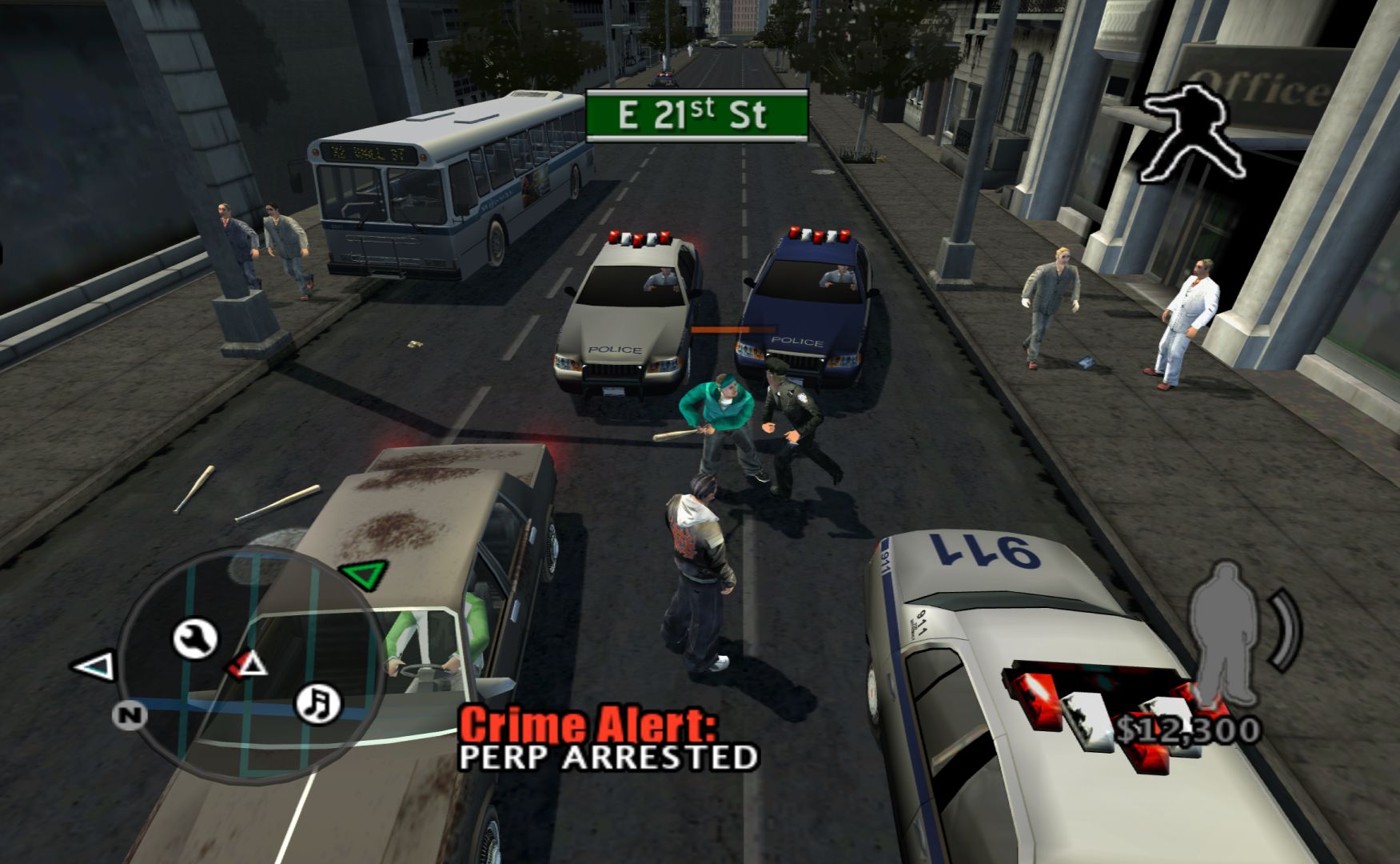Image resolution: width=1400 pixels, height=864 pixels.
Task: Click the wrench marker on the minimap
Action: (195, 638)
